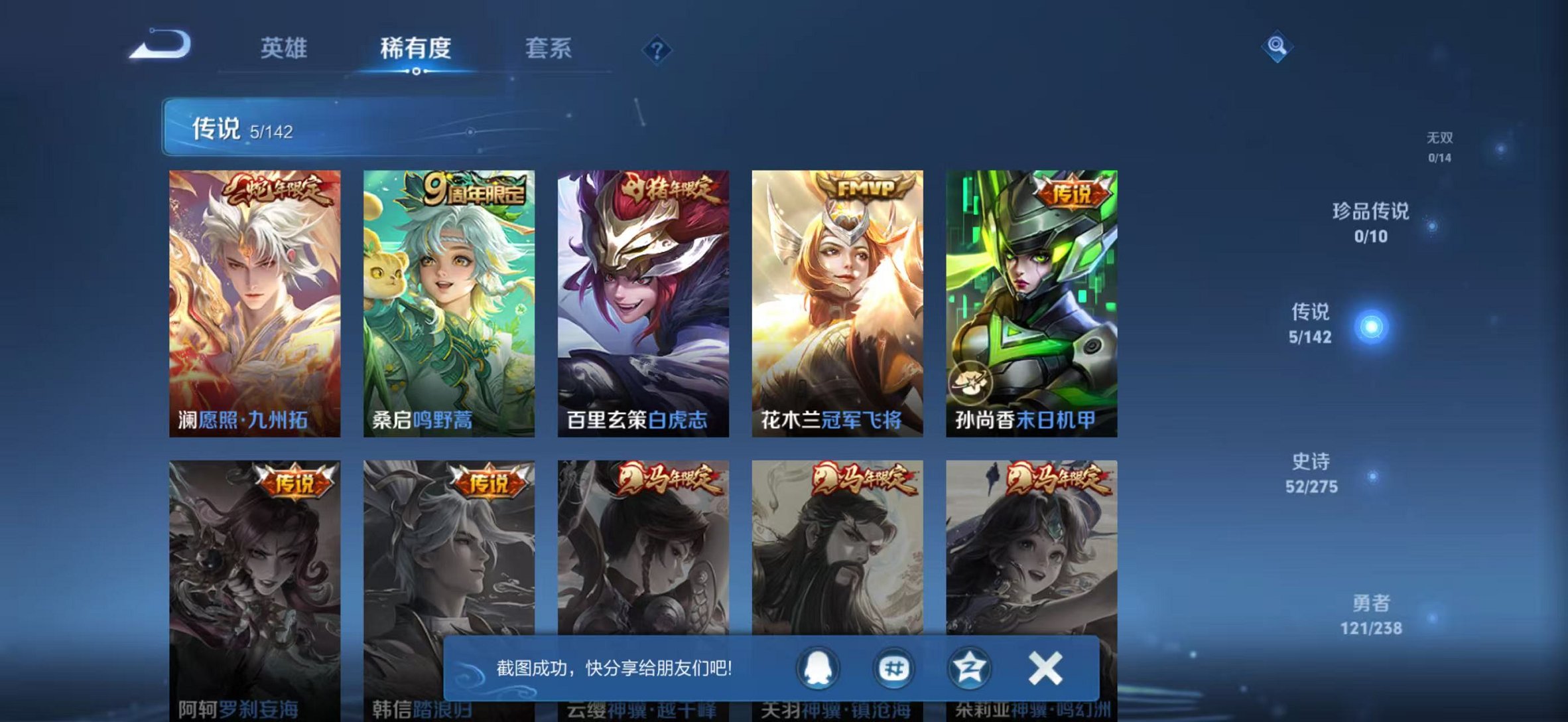This screenshot has height=722, width=1568.
Task: Switch to the 套系 tab
Action: pyautogui.click(x=551, y=48)
